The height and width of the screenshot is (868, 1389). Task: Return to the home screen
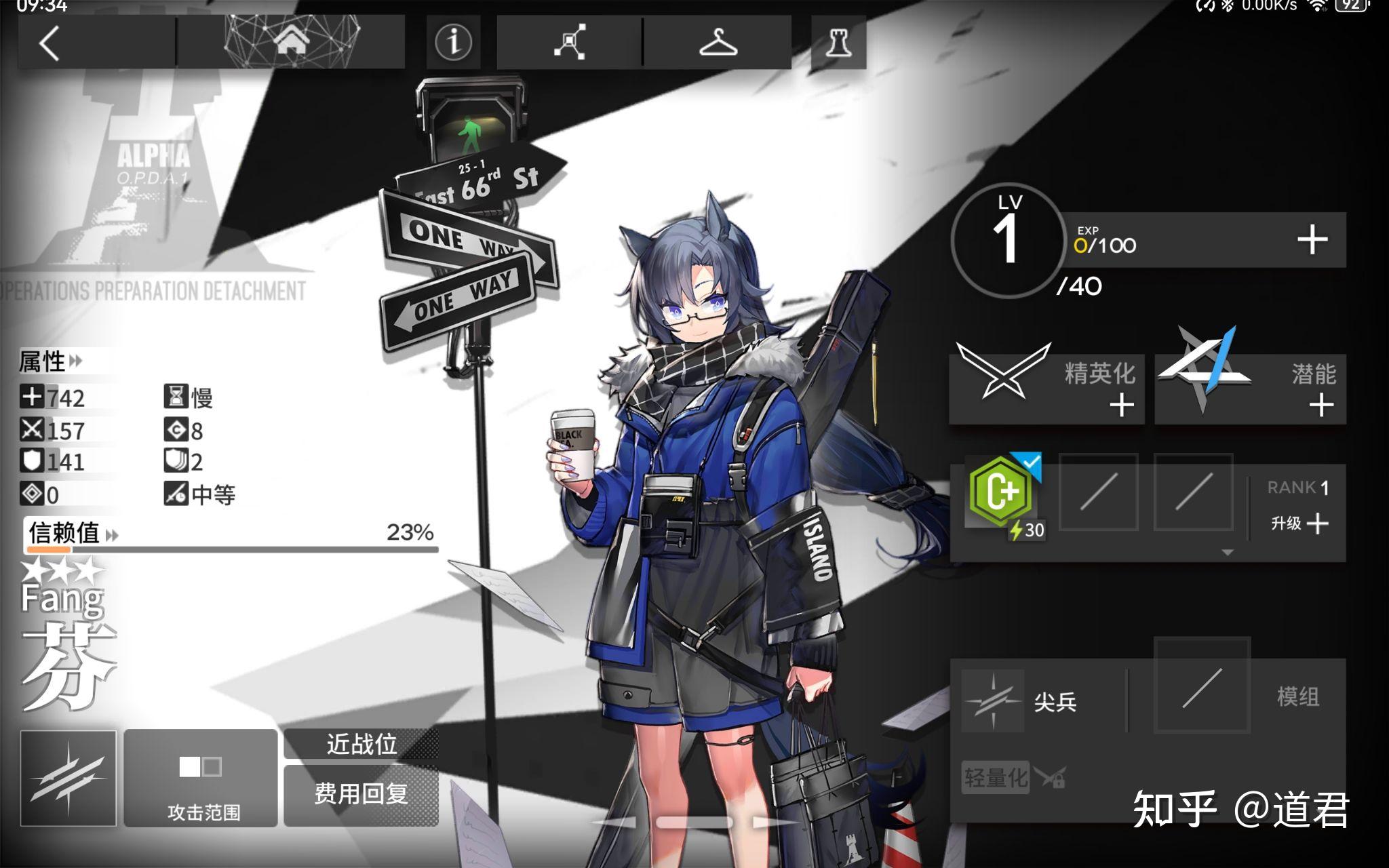point(291,42)
